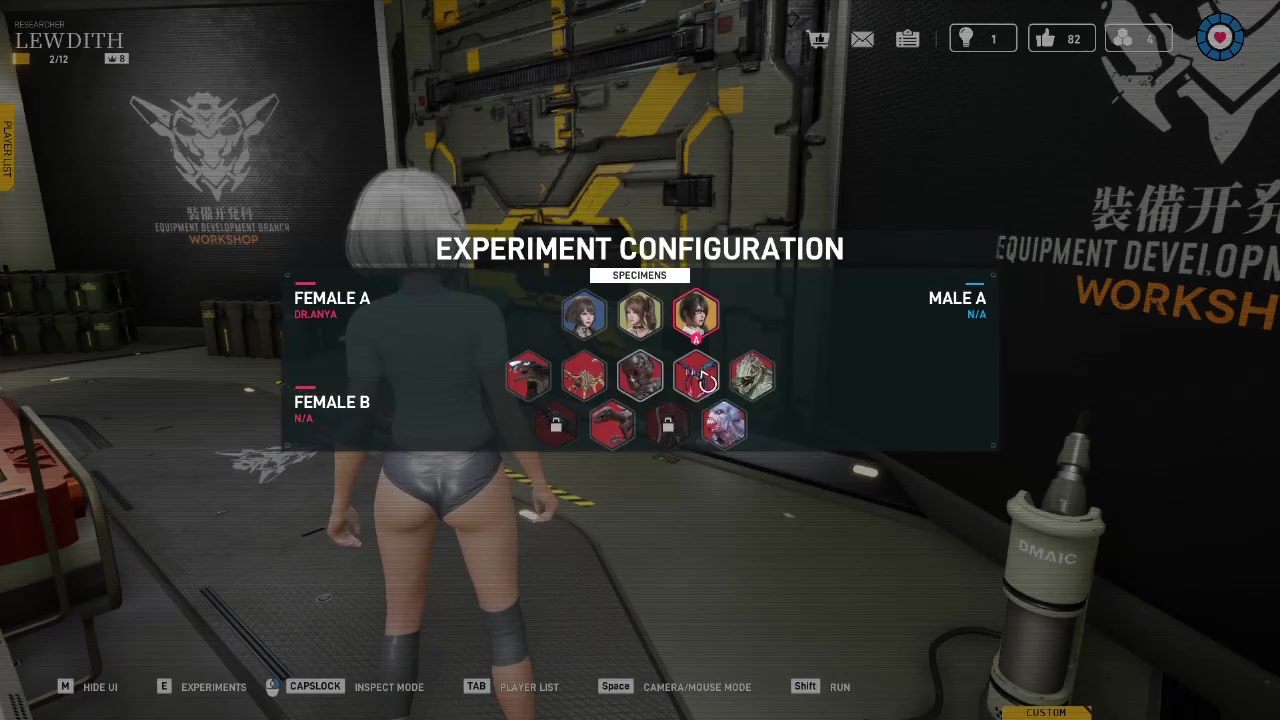
Task: Choose the pale spider-like creature specimen
Action: (x=584, y=377)
